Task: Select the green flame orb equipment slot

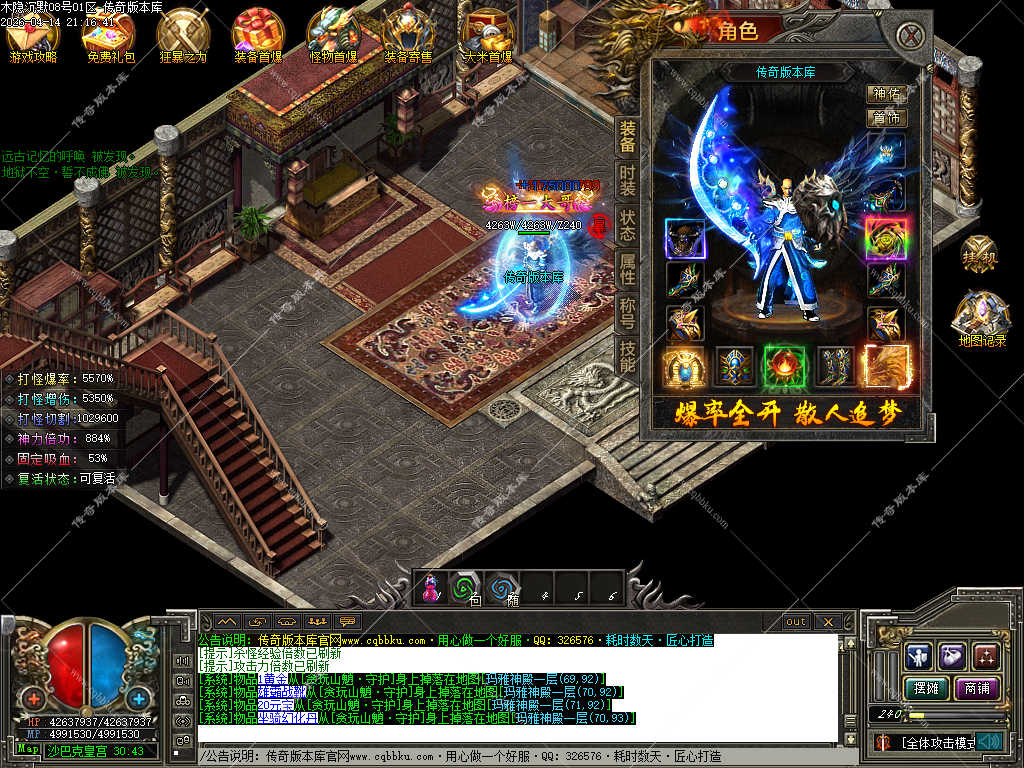Action: [x=784, y=365]
